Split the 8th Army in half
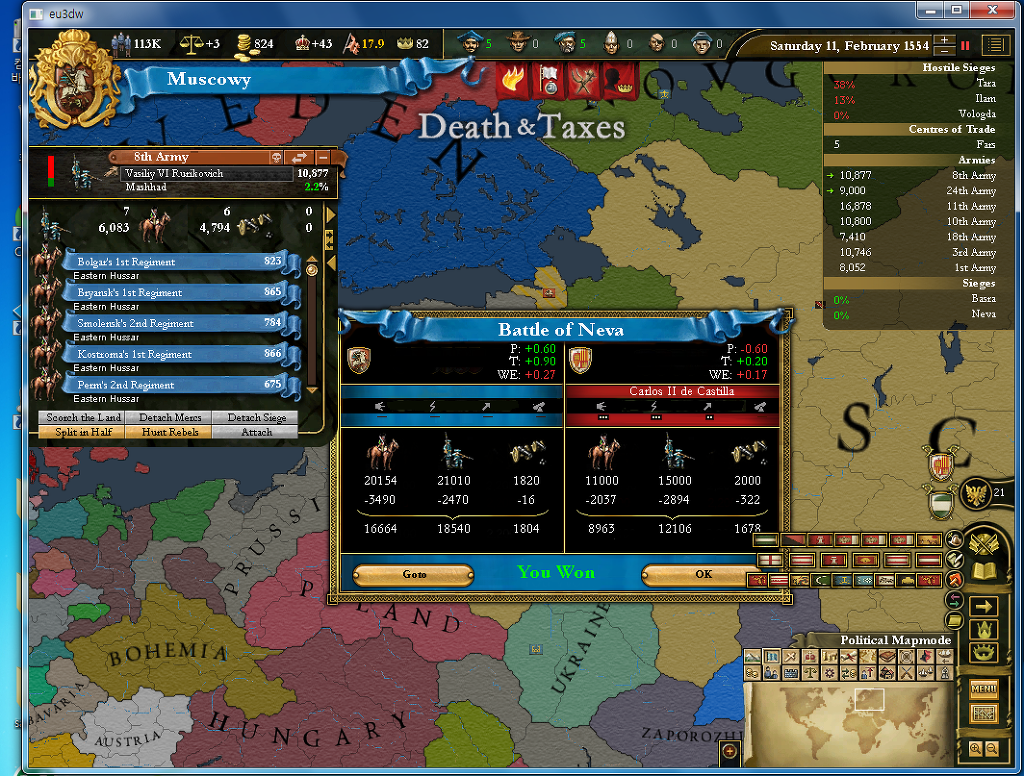 point(83,432)
